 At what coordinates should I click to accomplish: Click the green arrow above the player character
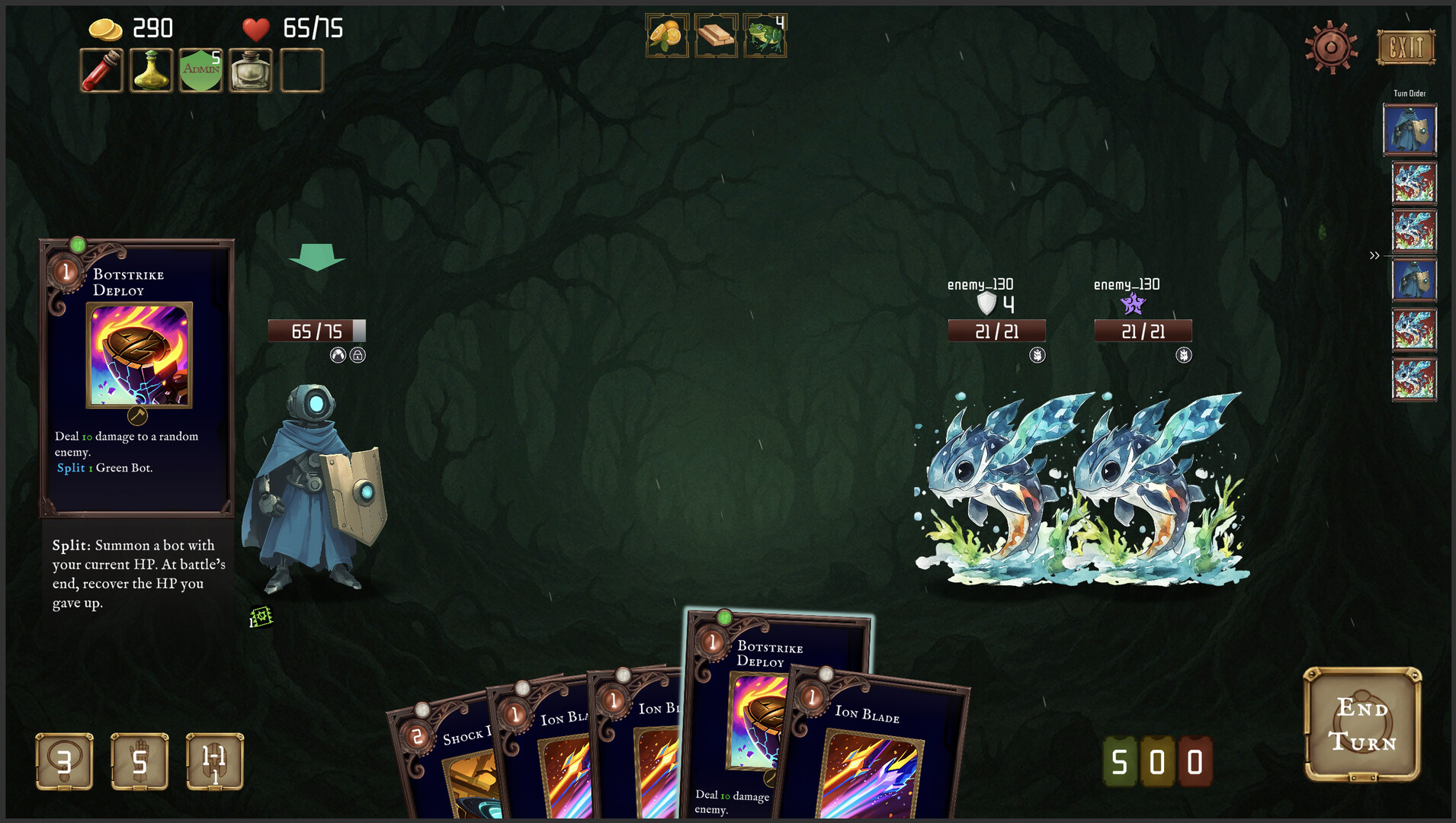coord(316,258)
